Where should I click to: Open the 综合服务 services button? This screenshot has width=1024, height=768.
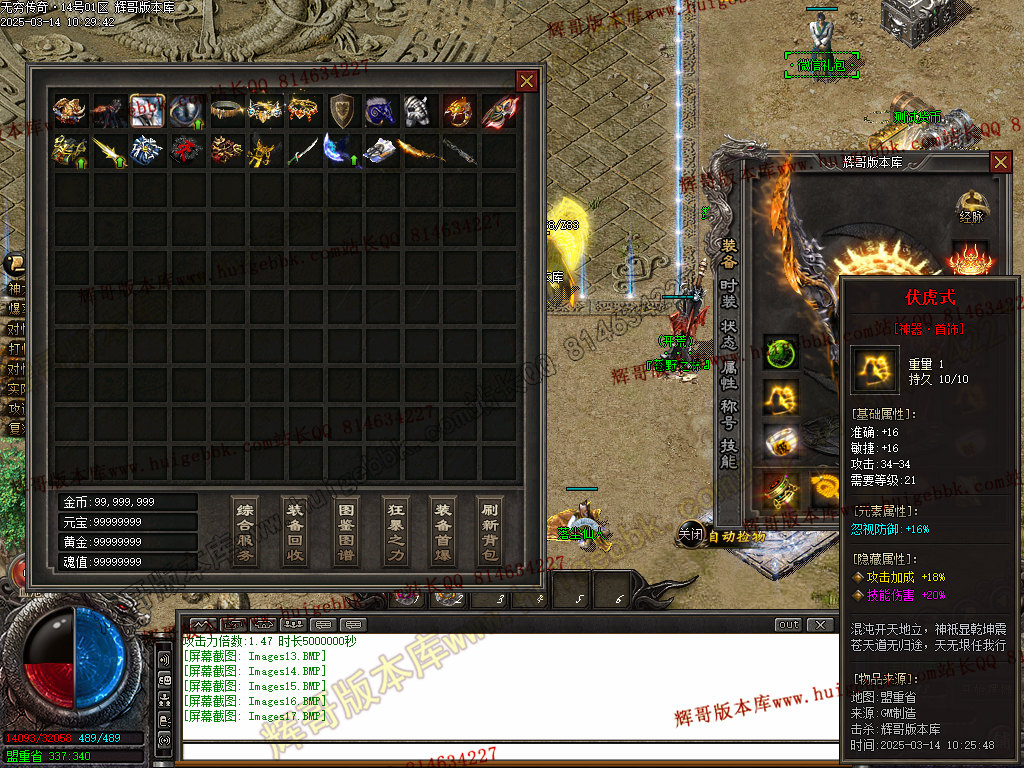pos(245,530)
